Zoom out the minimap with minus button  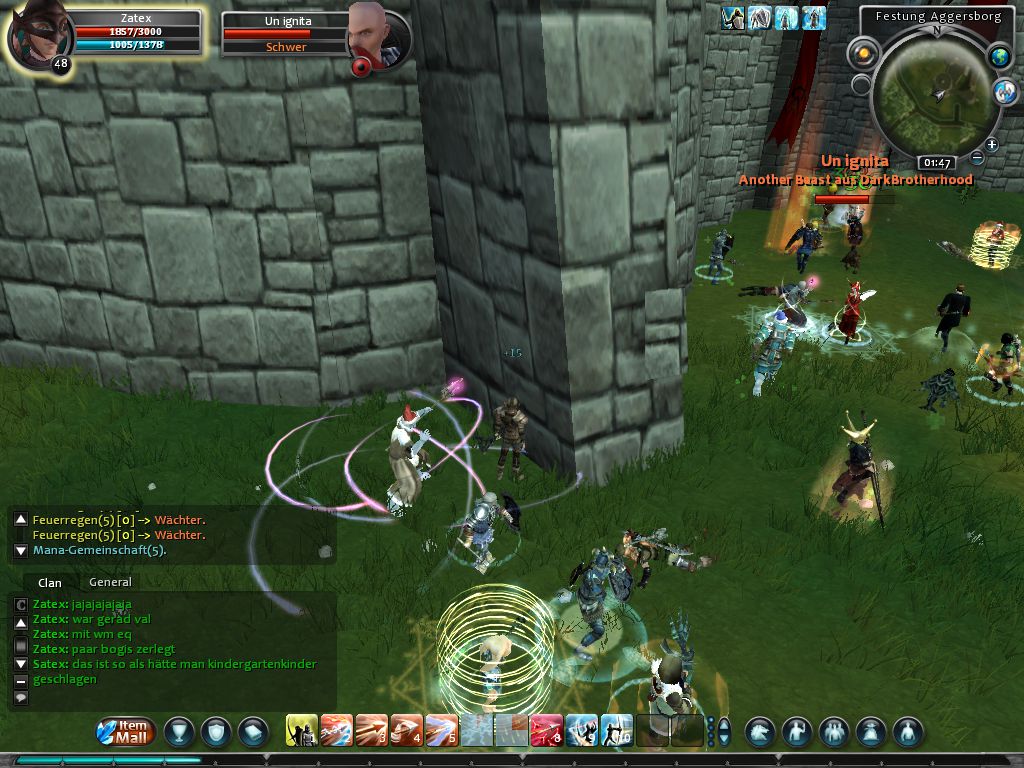coord(978,159)
